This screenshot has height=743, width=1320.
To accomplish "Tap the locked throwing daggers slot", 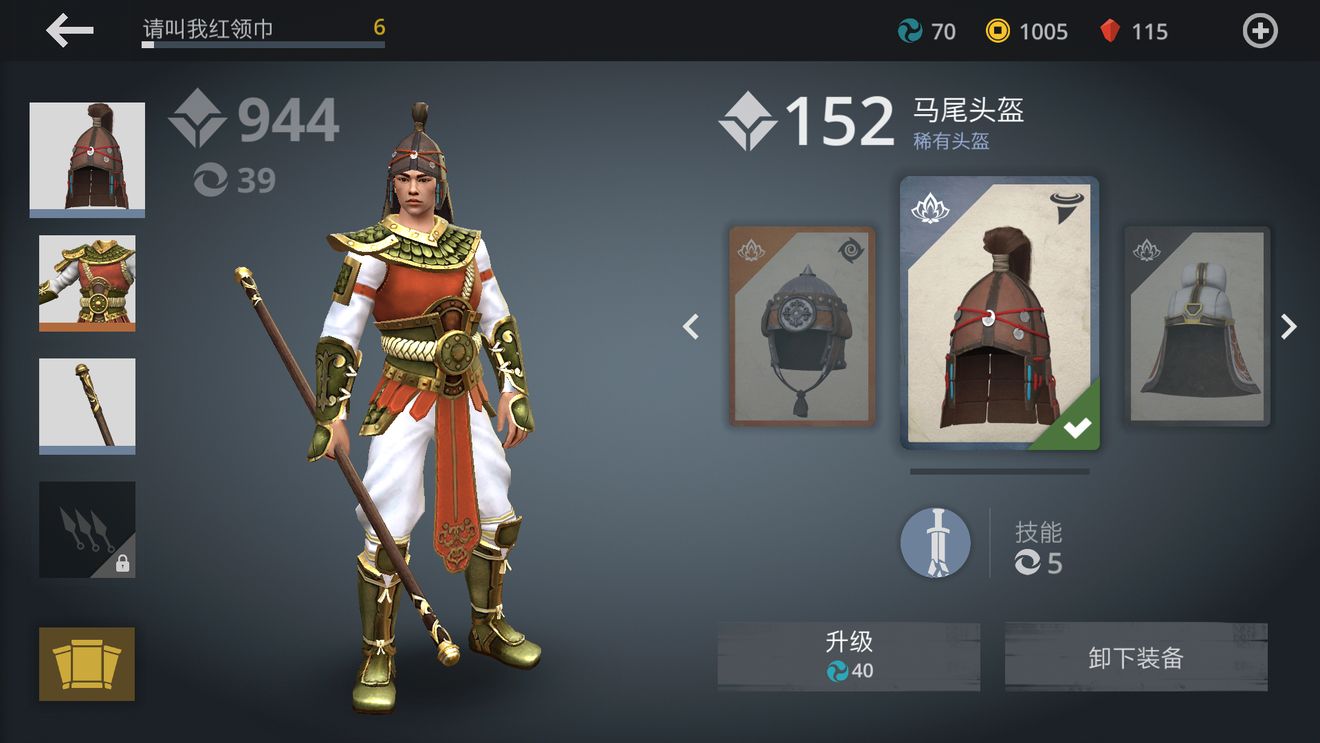I will [x=87, y=529].
